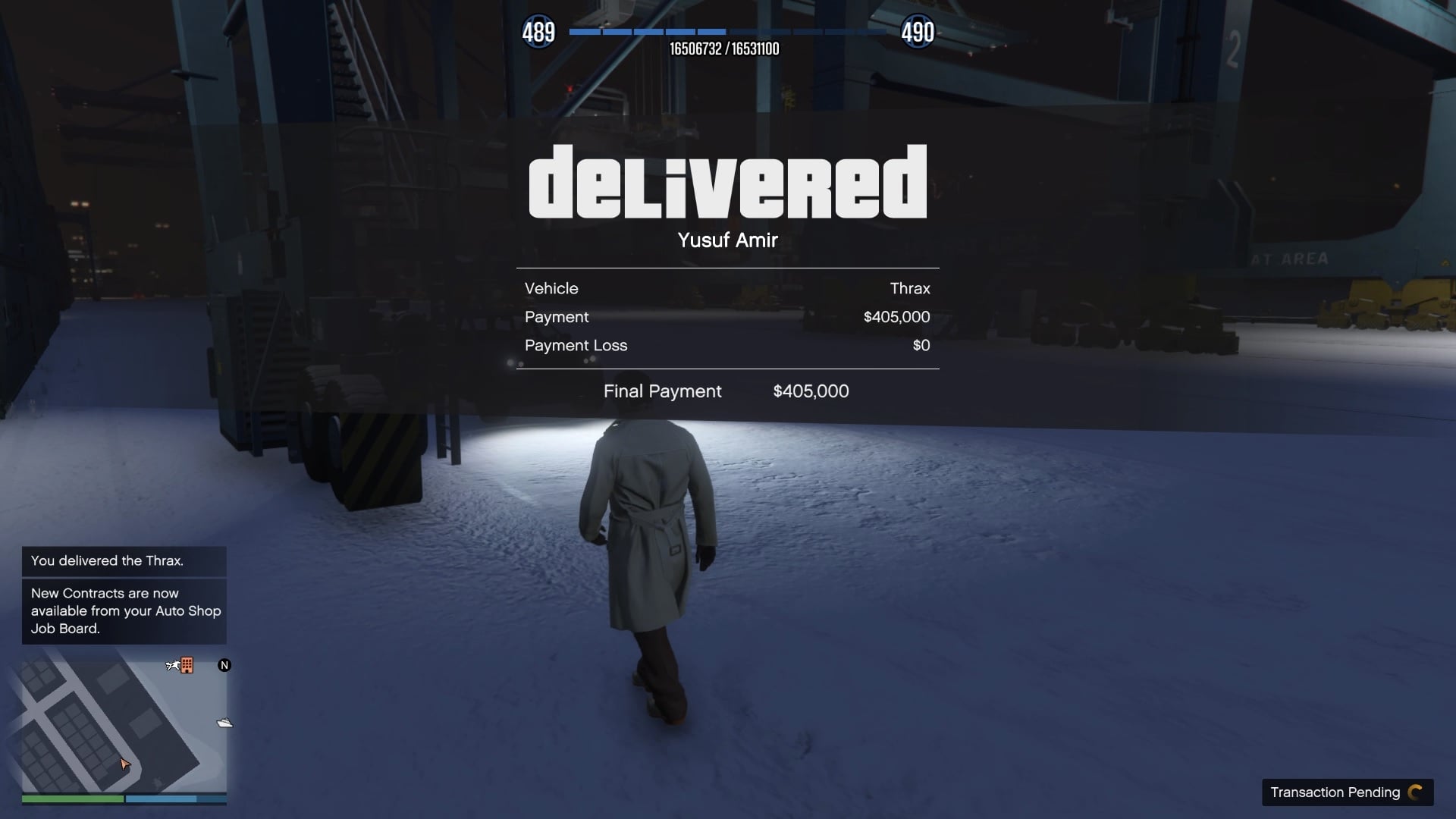
Task: Click the rank 490 badge
Action: pos(918,32)
